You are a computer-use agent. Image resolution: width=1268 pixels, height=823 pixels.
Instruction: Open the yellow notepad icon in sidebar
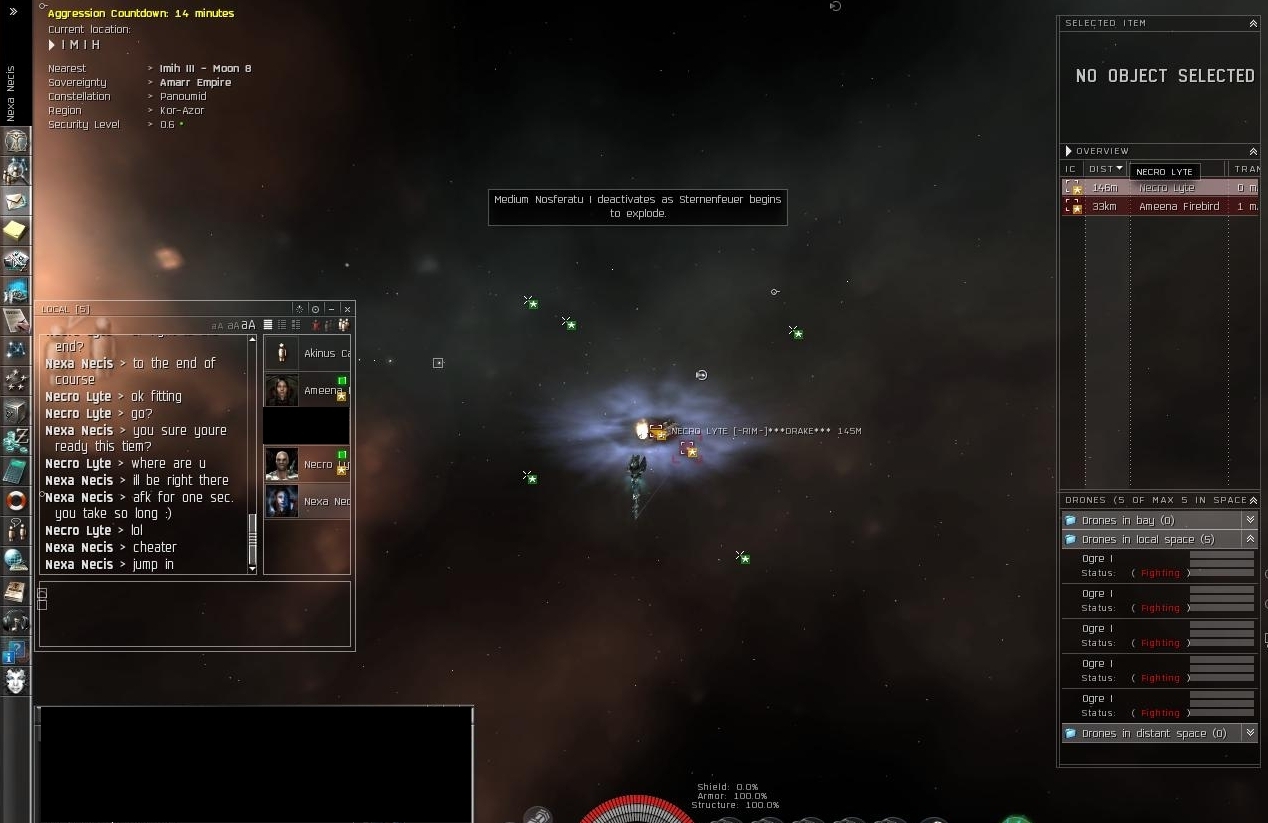pos(15,231)
